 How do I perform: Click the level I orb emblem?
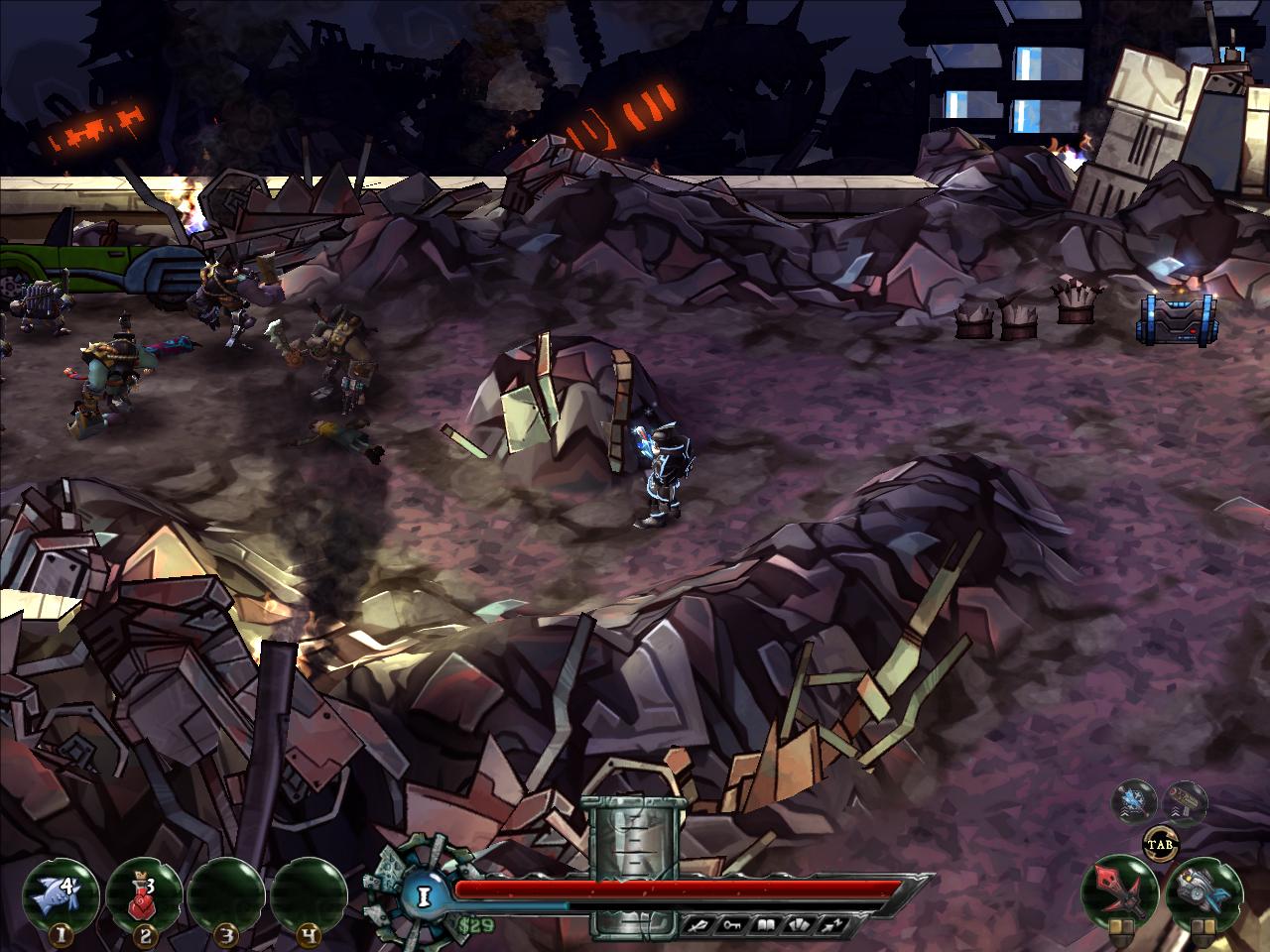(x=424, y=895)
